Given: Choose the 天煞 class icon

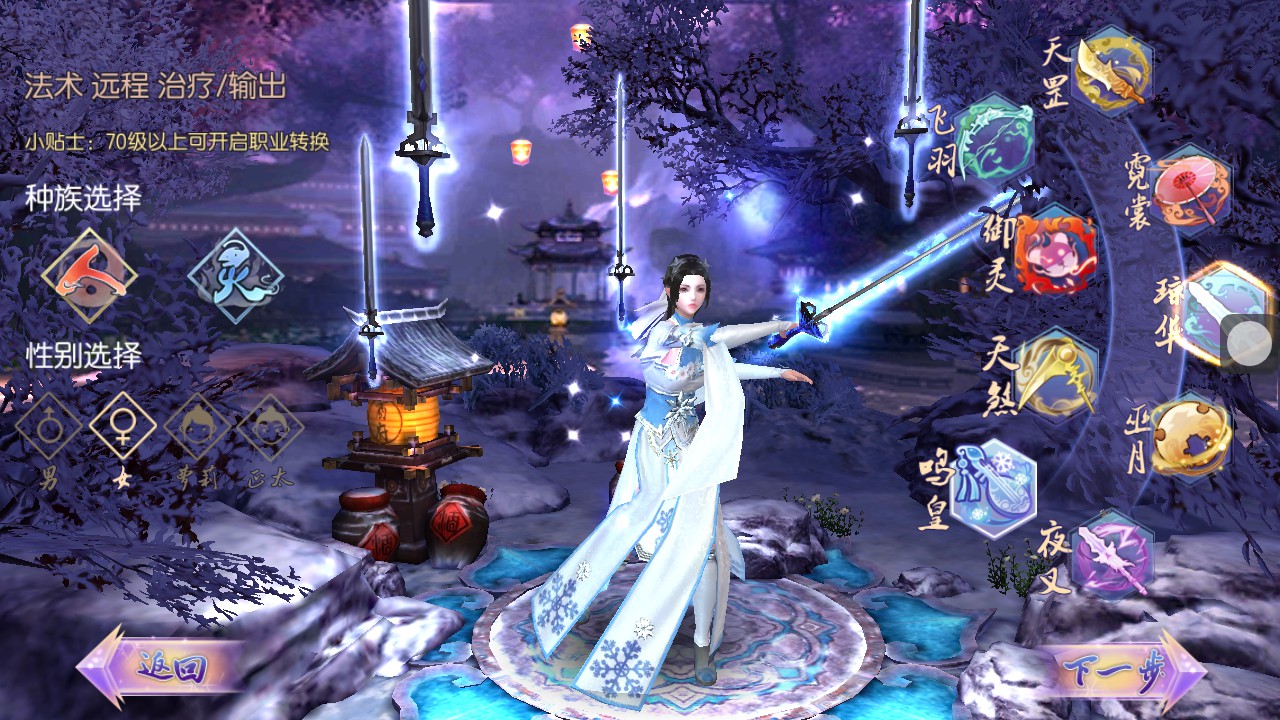Looking at the screenshot, I should [x=1057, y=374].
